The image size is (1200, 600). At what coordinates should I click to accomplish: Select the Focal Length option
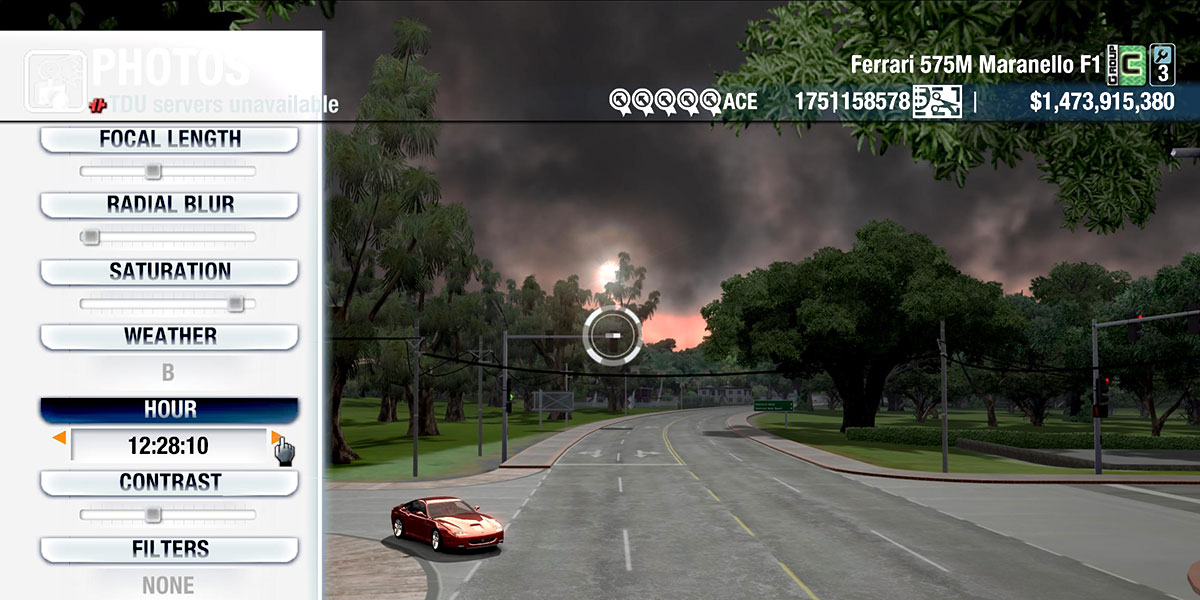pos(169,139)
